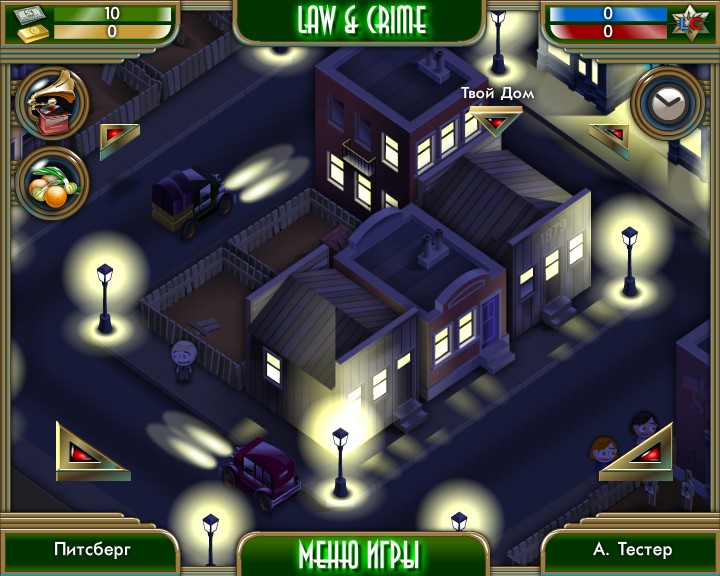Screen dimensions: 720x576
Task: Open the А. Тестер player profile
Action: 631,550
